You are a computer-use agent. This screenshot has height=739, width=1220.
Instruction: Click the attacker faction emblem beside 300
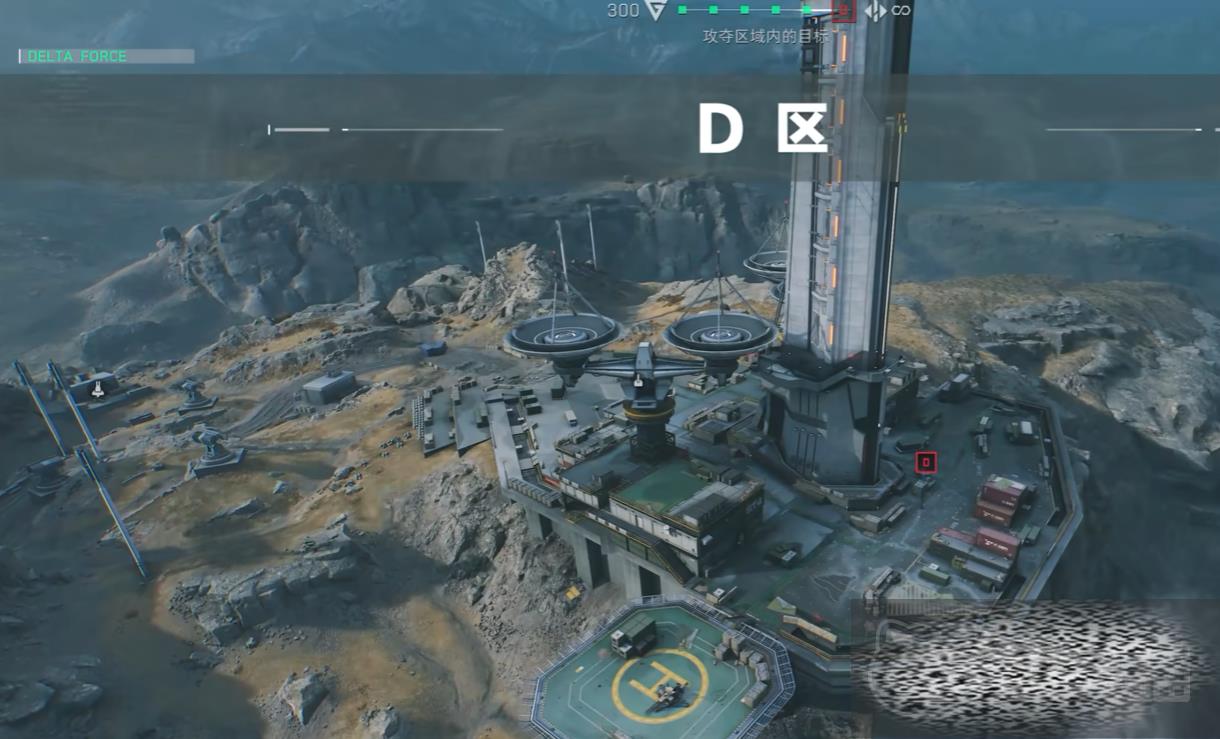[x=656, y=10]
